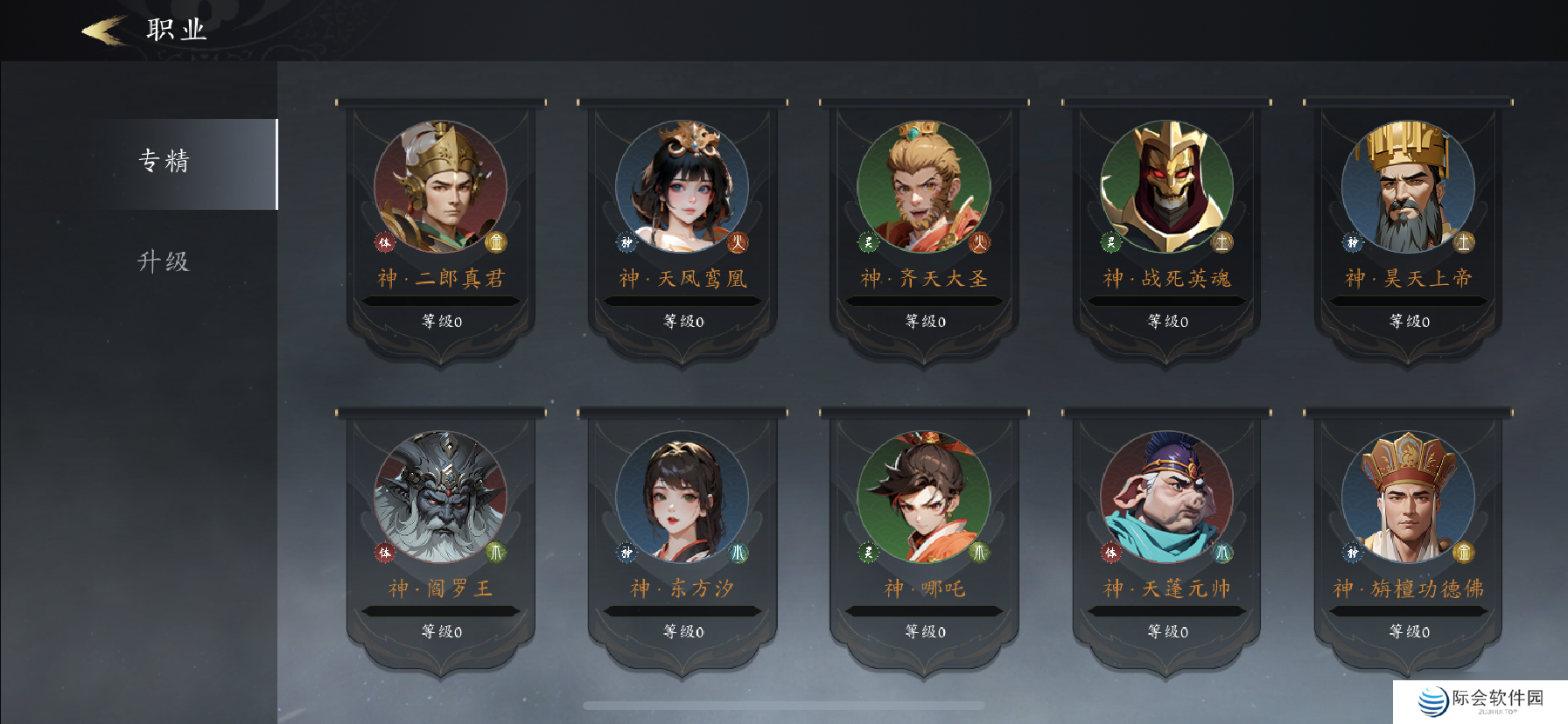Select the 神·齐天大圣 portrait
1568x724 pixels.
(x=925, y=186)
